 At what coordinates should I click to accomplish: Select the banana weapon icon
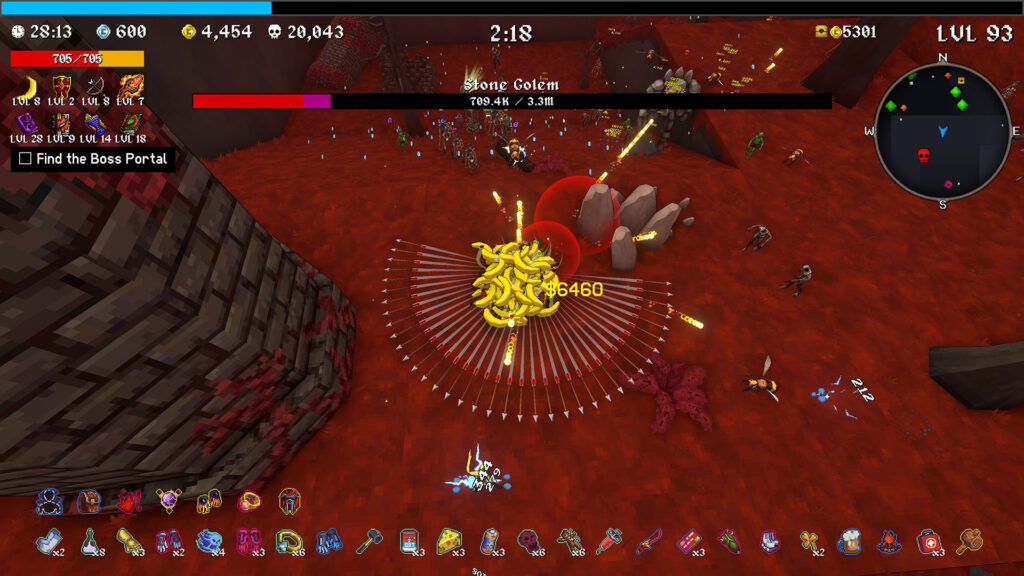pyautogui.click(x=28, y=86)
